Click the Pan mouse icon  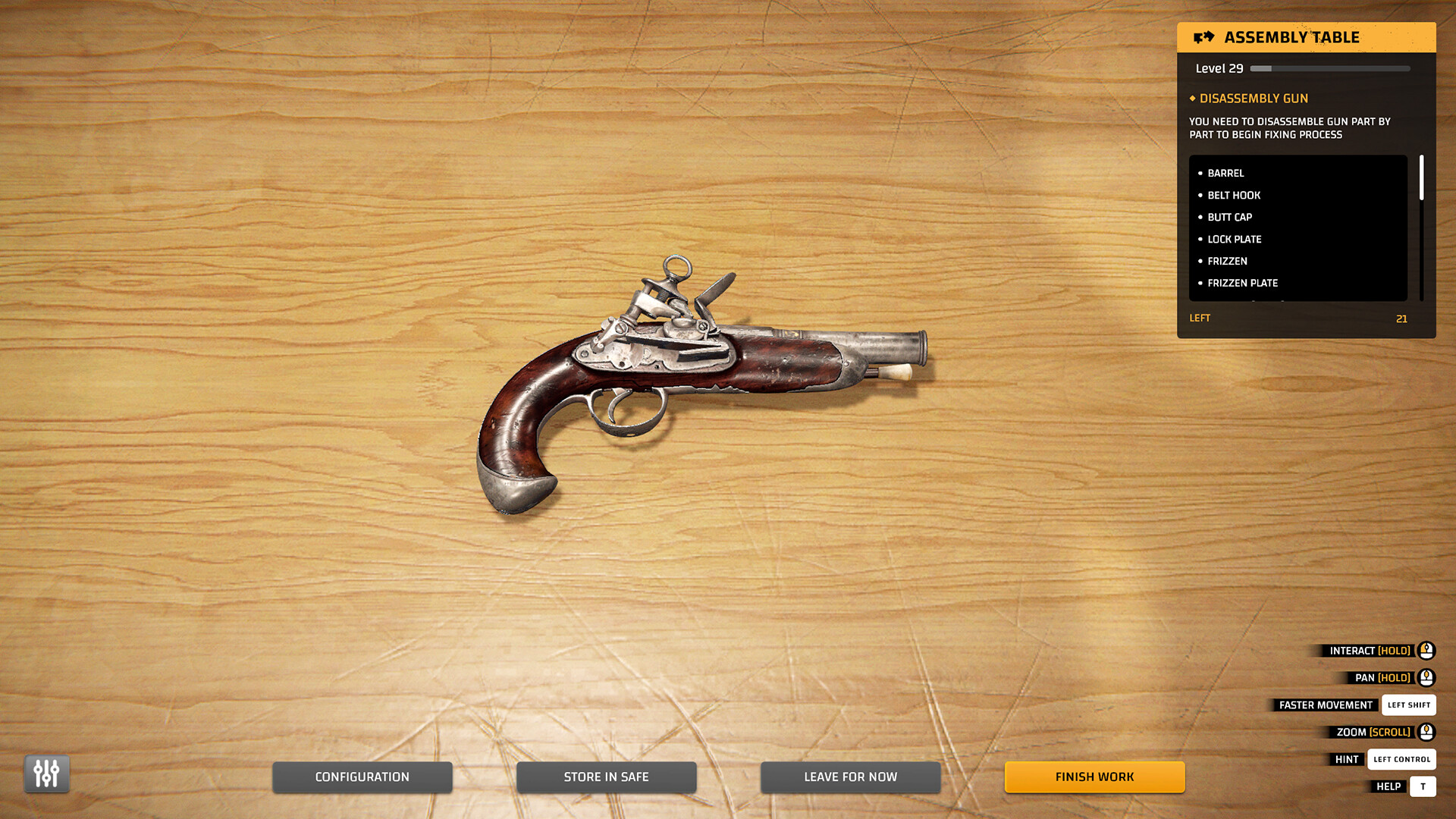coord(1426,677)
